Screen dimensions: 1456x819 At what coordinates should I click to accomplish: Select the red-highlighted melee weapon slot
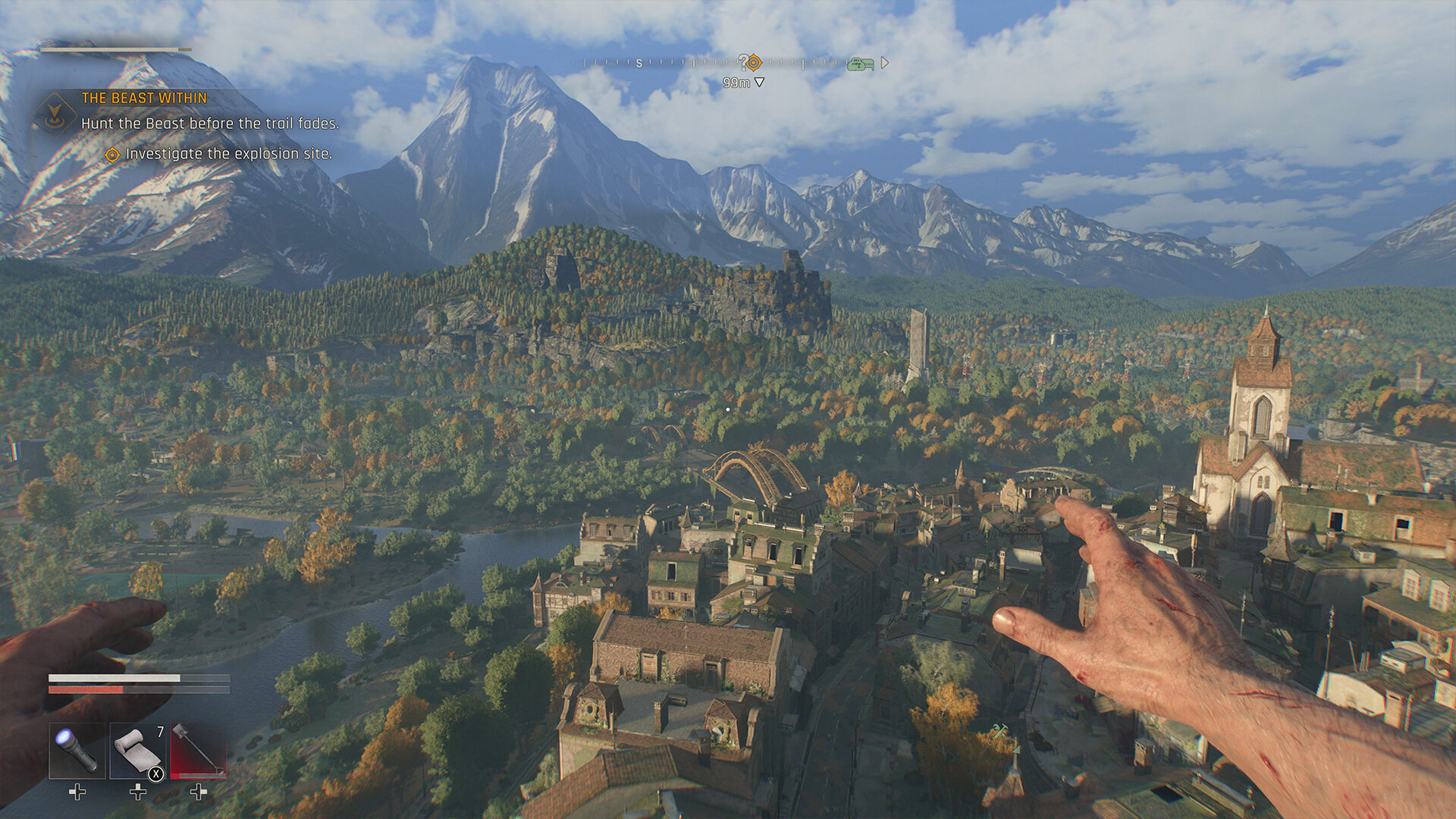(198, 751)
